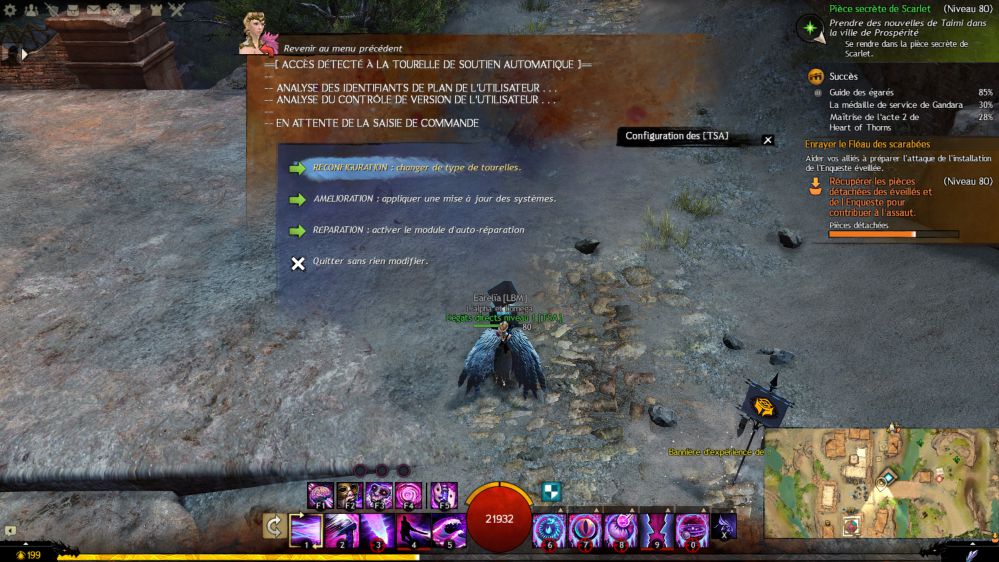Select AMELIORATION to apply a system update
999x562 pixels.
433,199
